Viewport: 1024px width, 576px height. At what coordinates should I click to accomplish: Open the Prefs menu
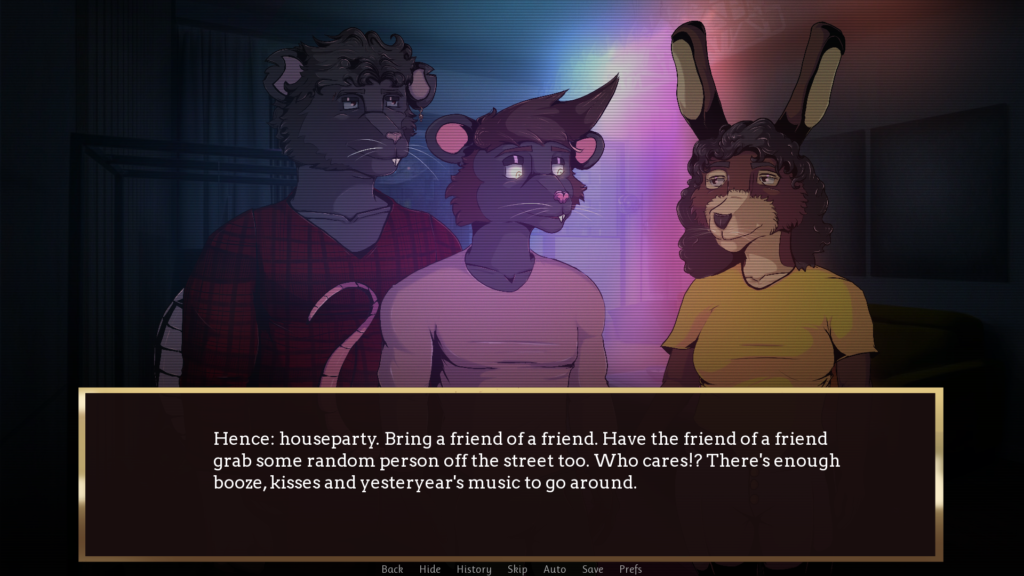click(630, 569)
